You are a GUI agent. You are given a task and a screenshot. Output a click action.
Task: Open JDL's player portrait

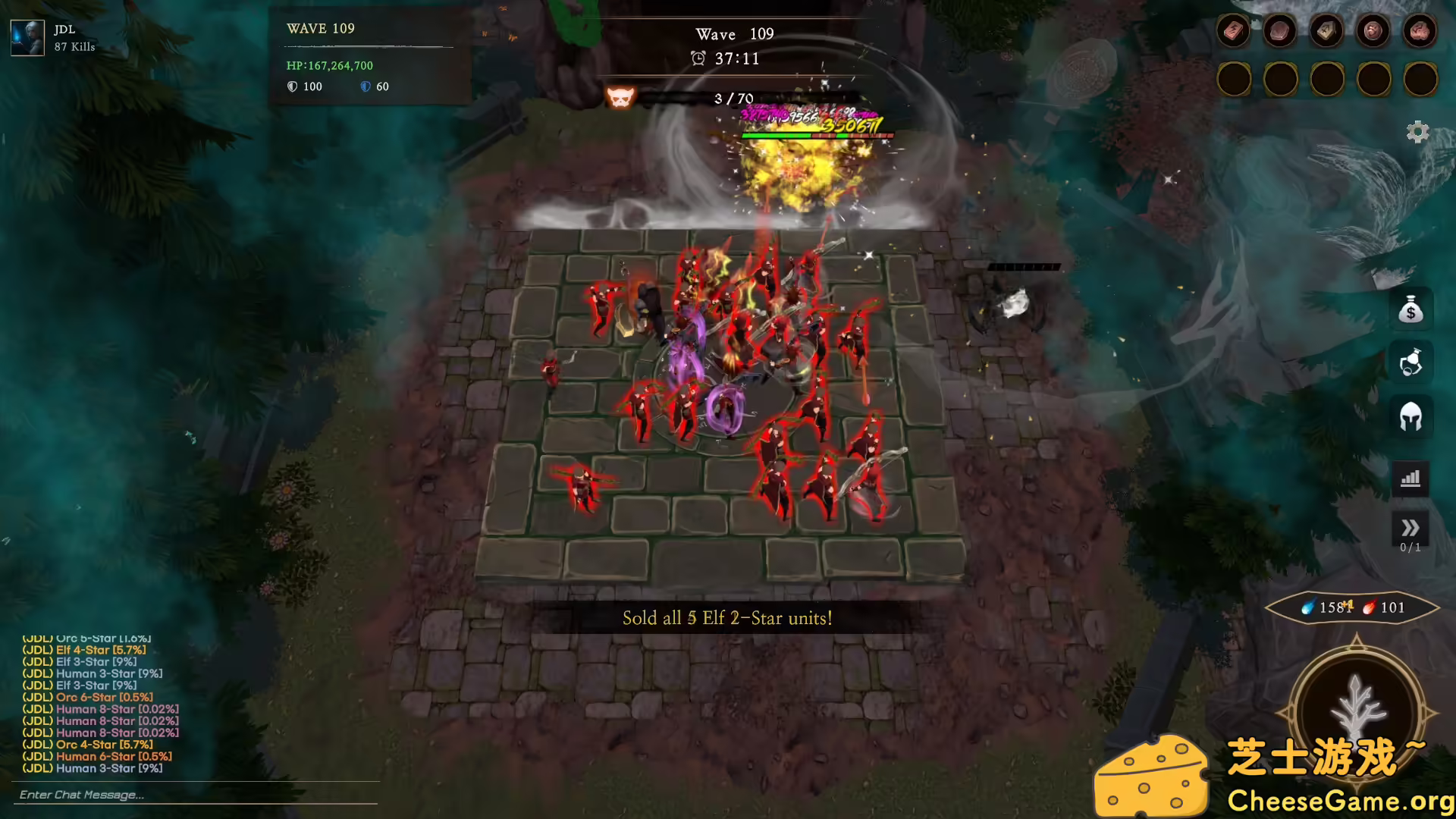27,36
